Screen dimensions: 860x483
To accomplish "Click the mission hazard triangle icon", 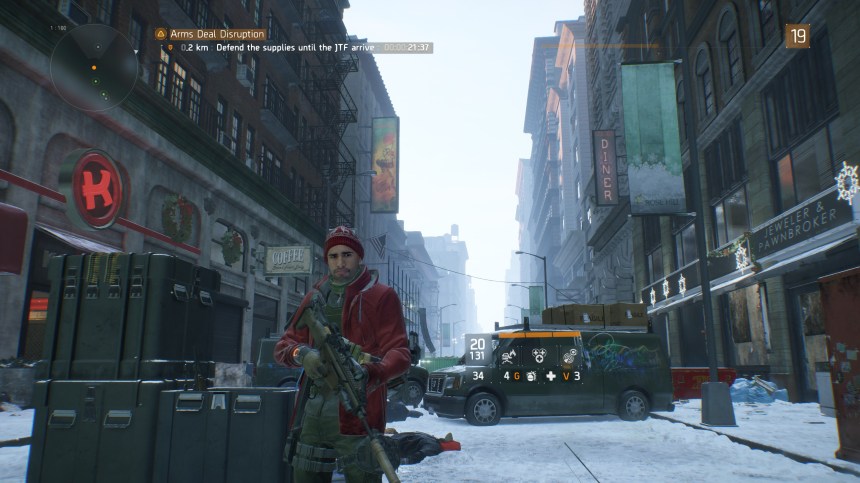I will 160,33.
